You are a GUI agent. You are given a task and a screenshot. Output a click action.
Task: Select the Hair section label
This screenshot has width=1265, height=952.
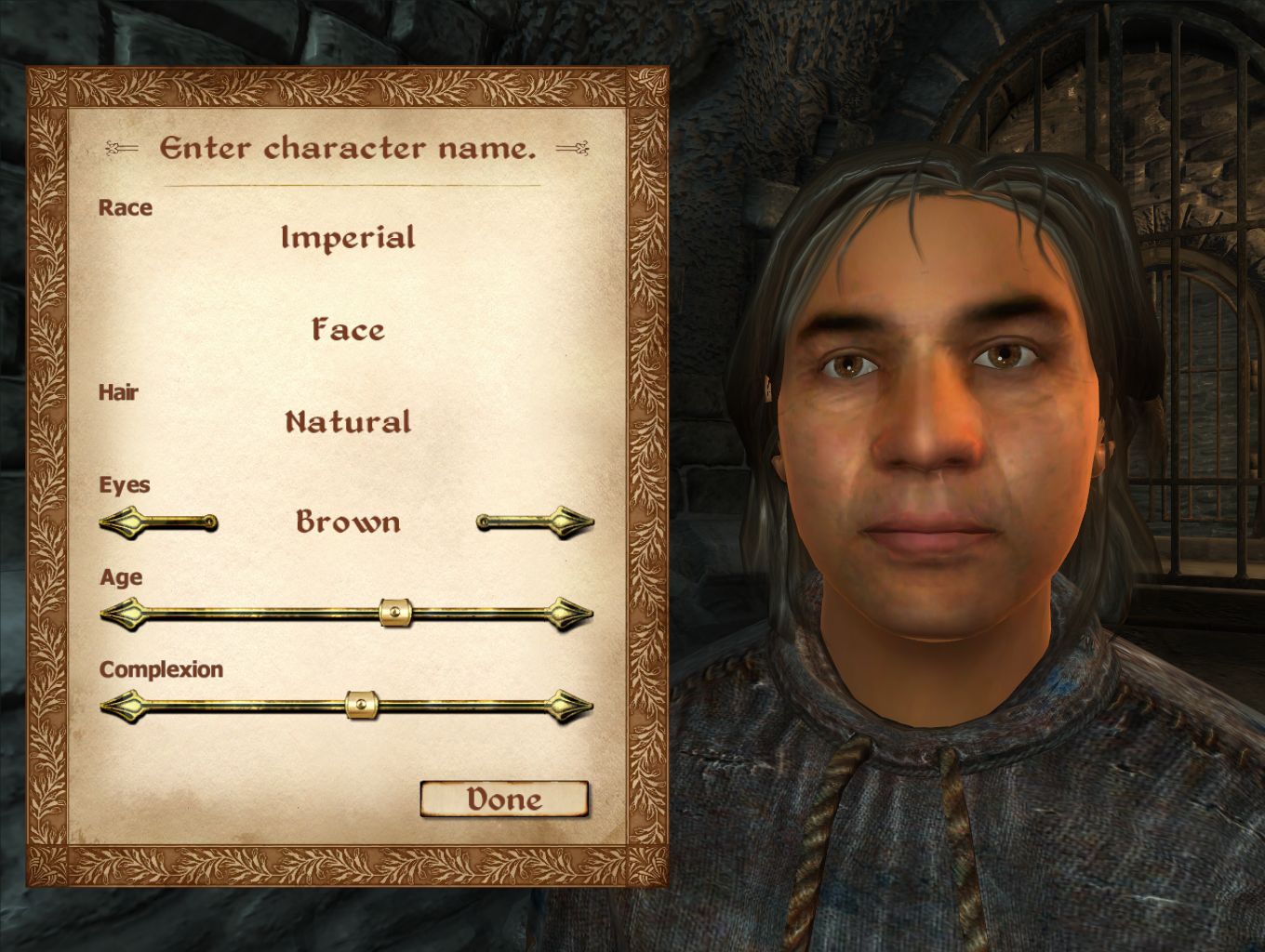pos(119,392)
